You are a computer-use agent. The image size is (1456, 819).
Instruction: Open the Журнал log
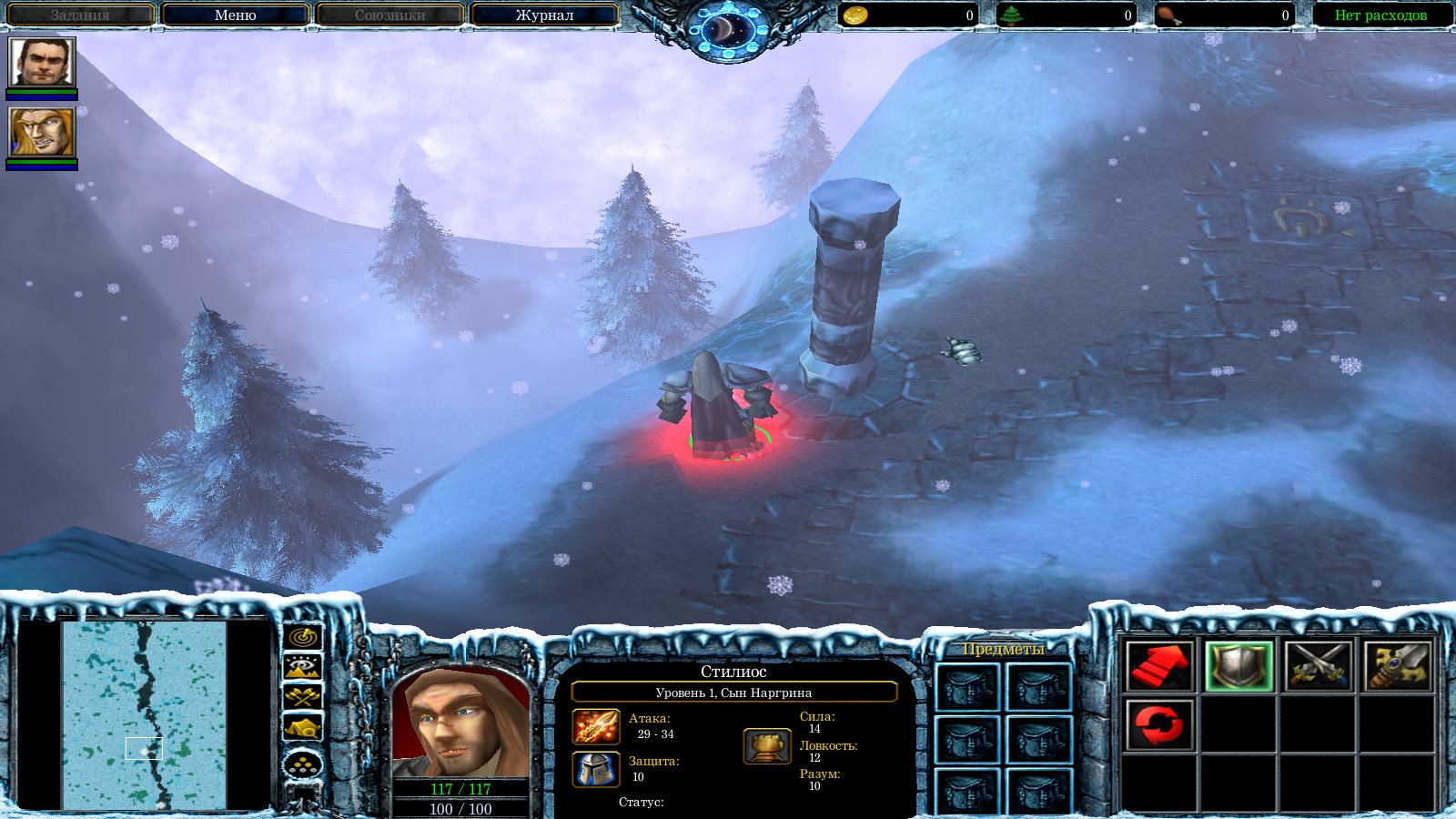point(544,15)
